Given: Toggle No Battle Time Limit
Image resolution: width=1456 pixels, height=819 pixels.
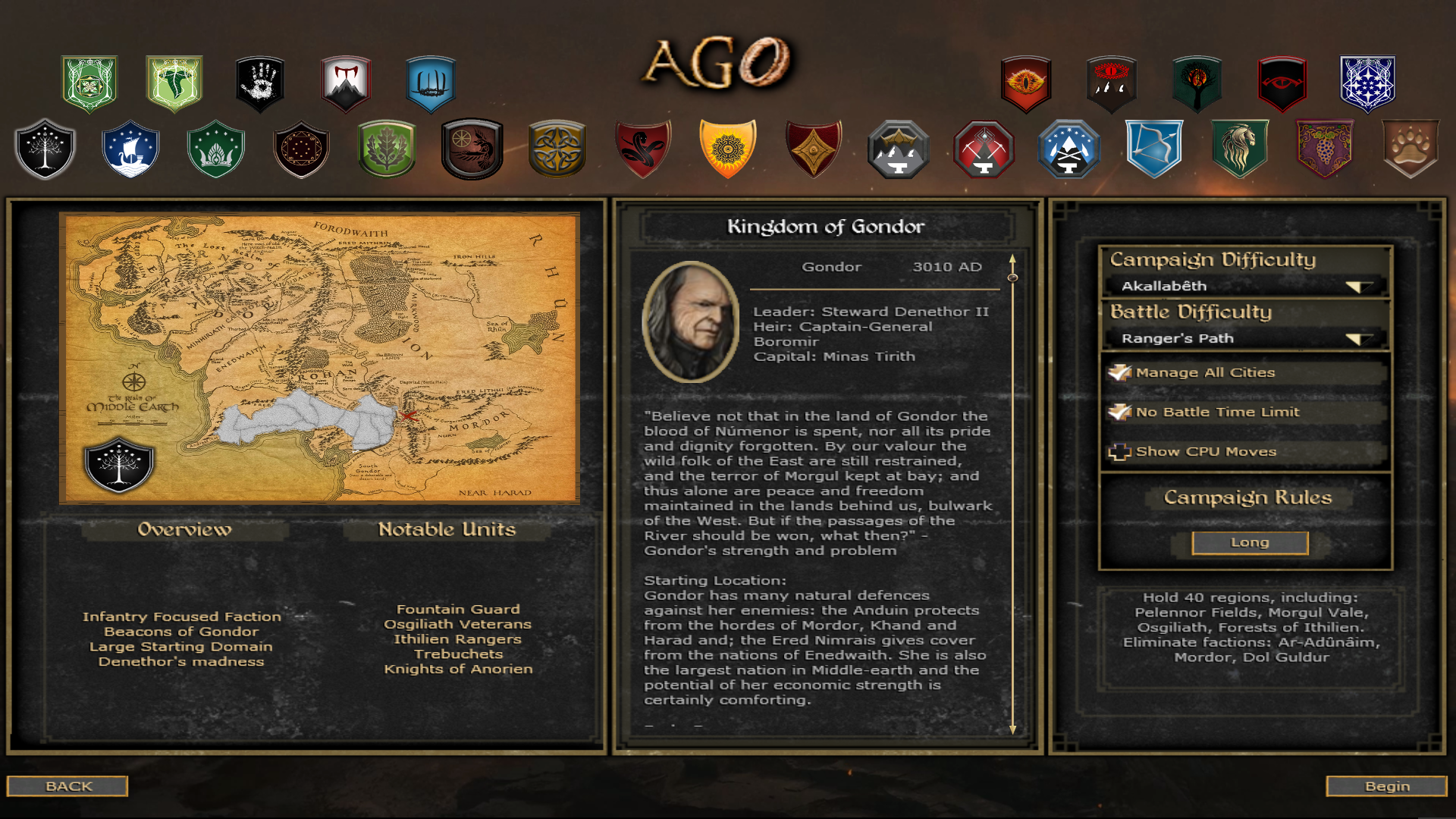Looking at the screenshot, I should click(1119, 412).
